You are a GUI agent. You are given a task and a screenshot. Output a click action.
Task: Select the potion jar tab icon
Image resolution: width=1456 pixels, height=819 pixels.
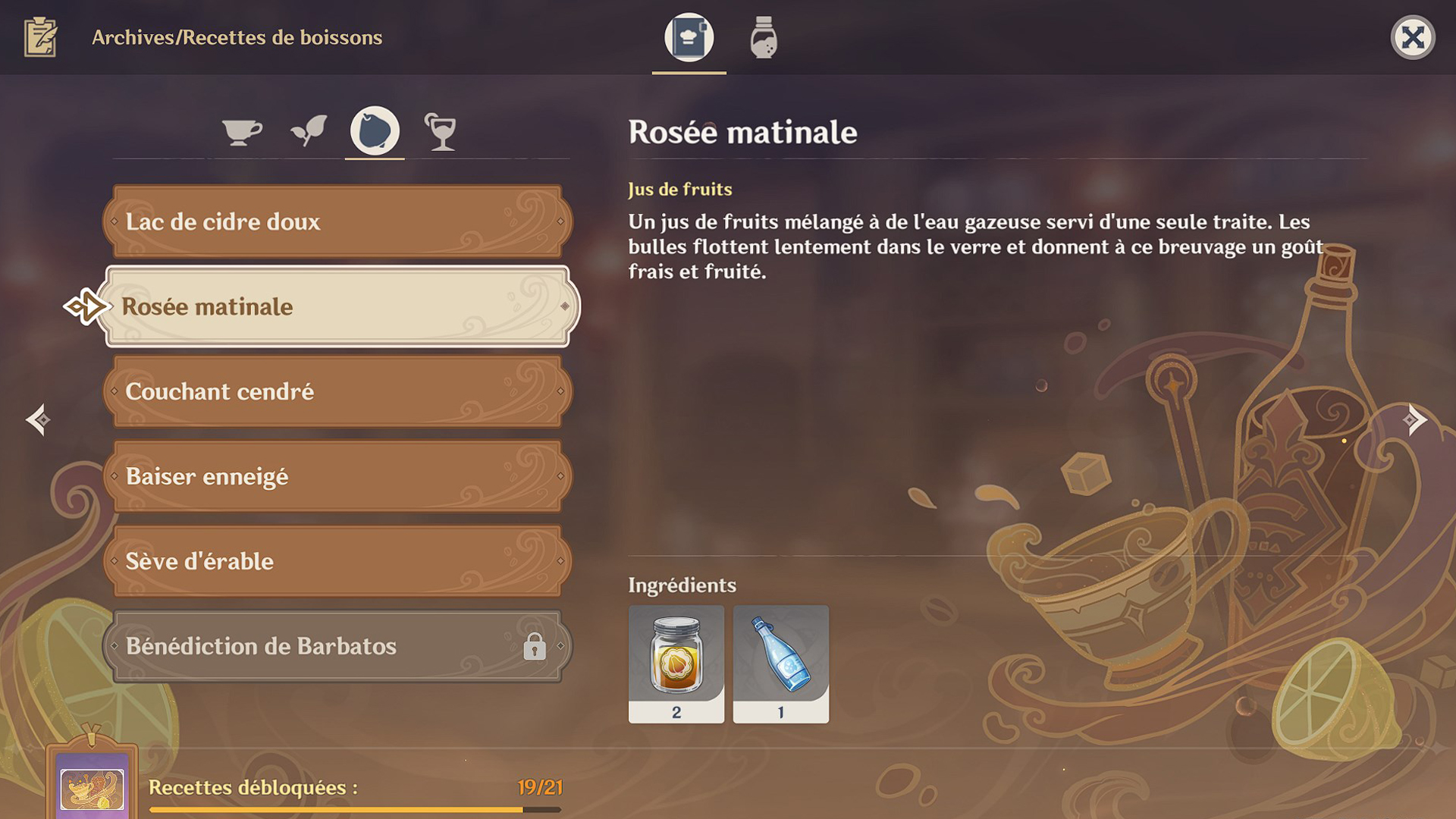click(763, 37)
